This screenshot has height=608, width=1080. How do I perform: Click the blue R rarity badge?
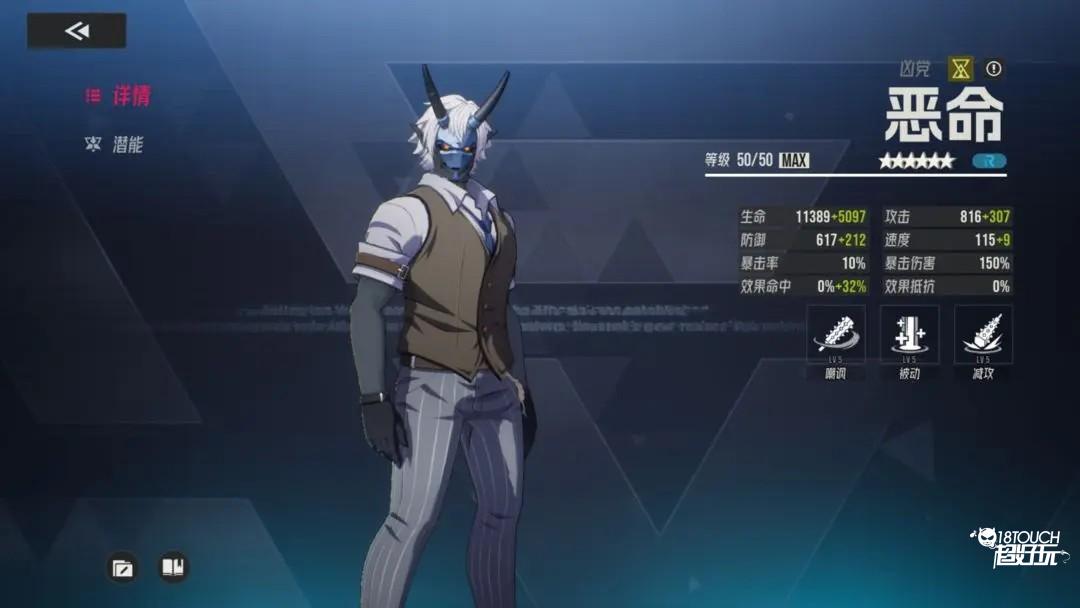[989, 161]
